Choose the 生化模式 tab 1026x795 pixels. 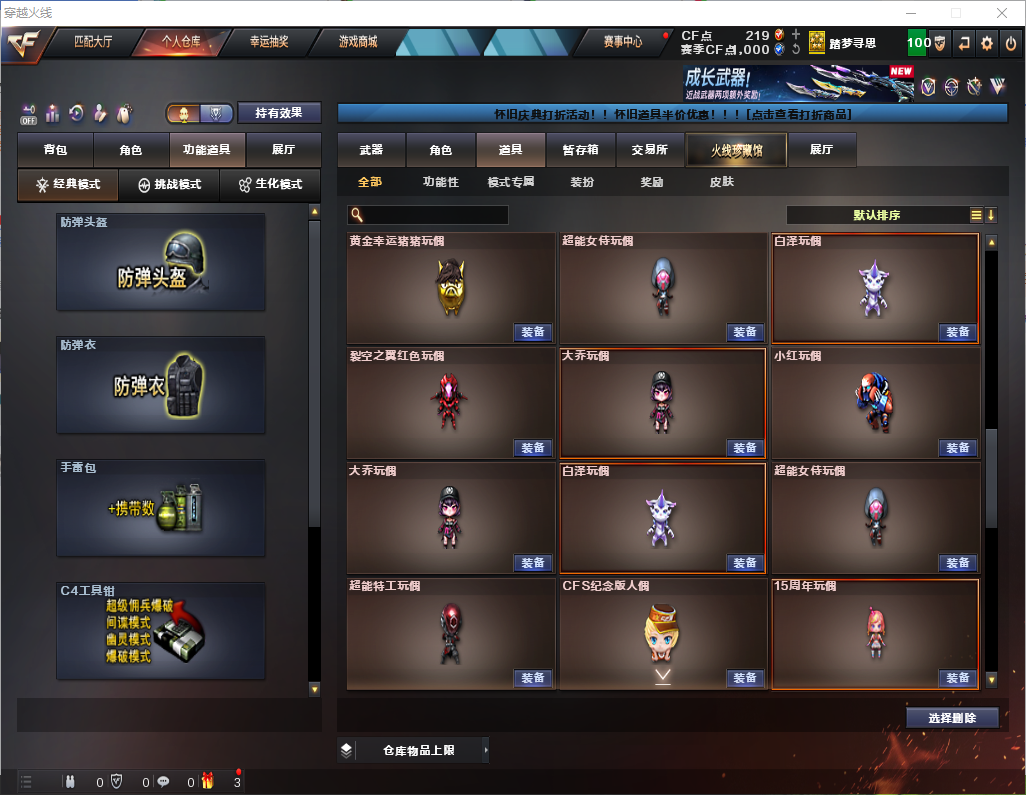coord(269,185)
